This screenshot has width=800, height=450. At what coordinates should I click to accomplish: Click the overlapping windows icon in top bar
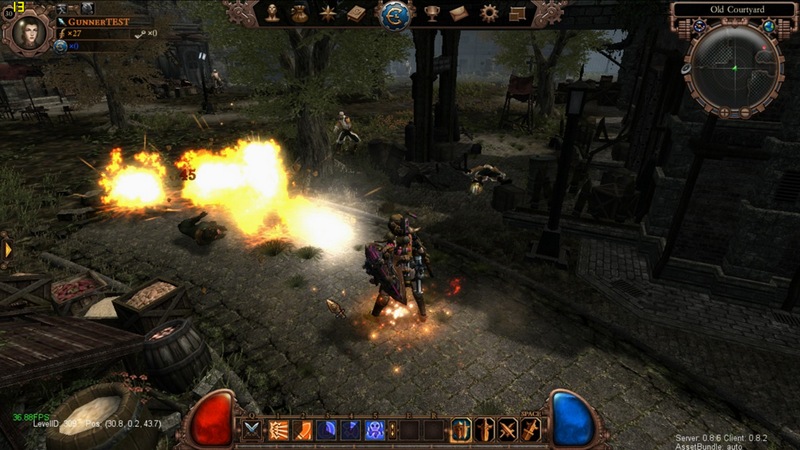click(x=517, y=13)
